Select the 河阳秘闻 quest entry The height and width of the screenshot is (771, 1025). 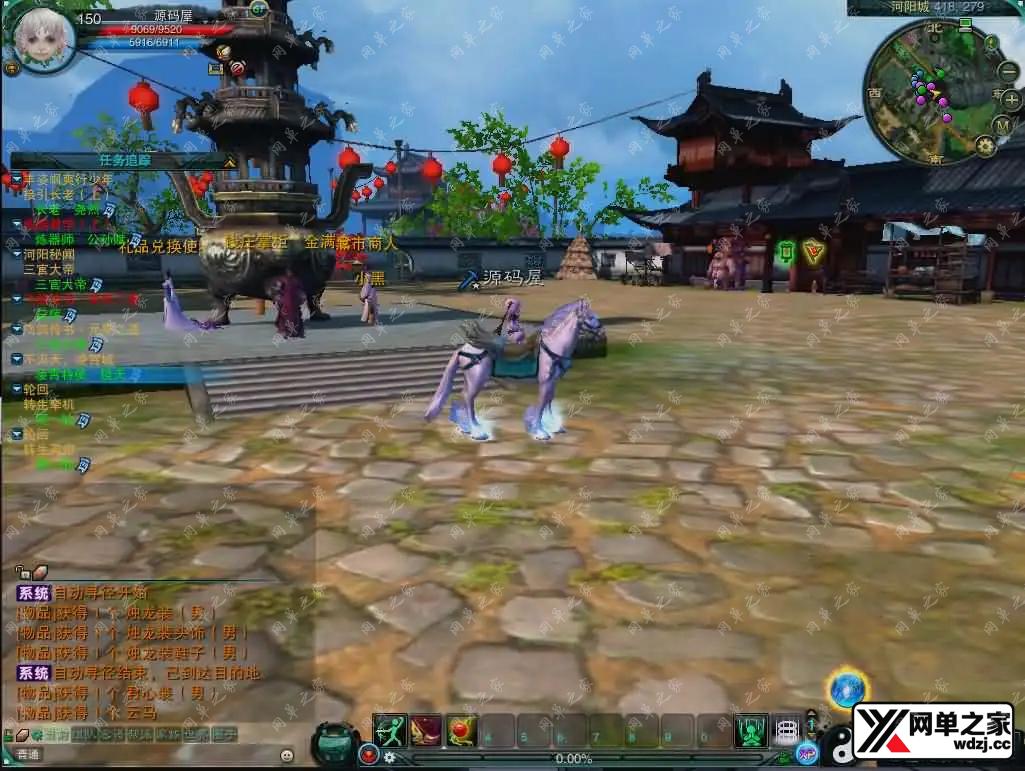49,254
